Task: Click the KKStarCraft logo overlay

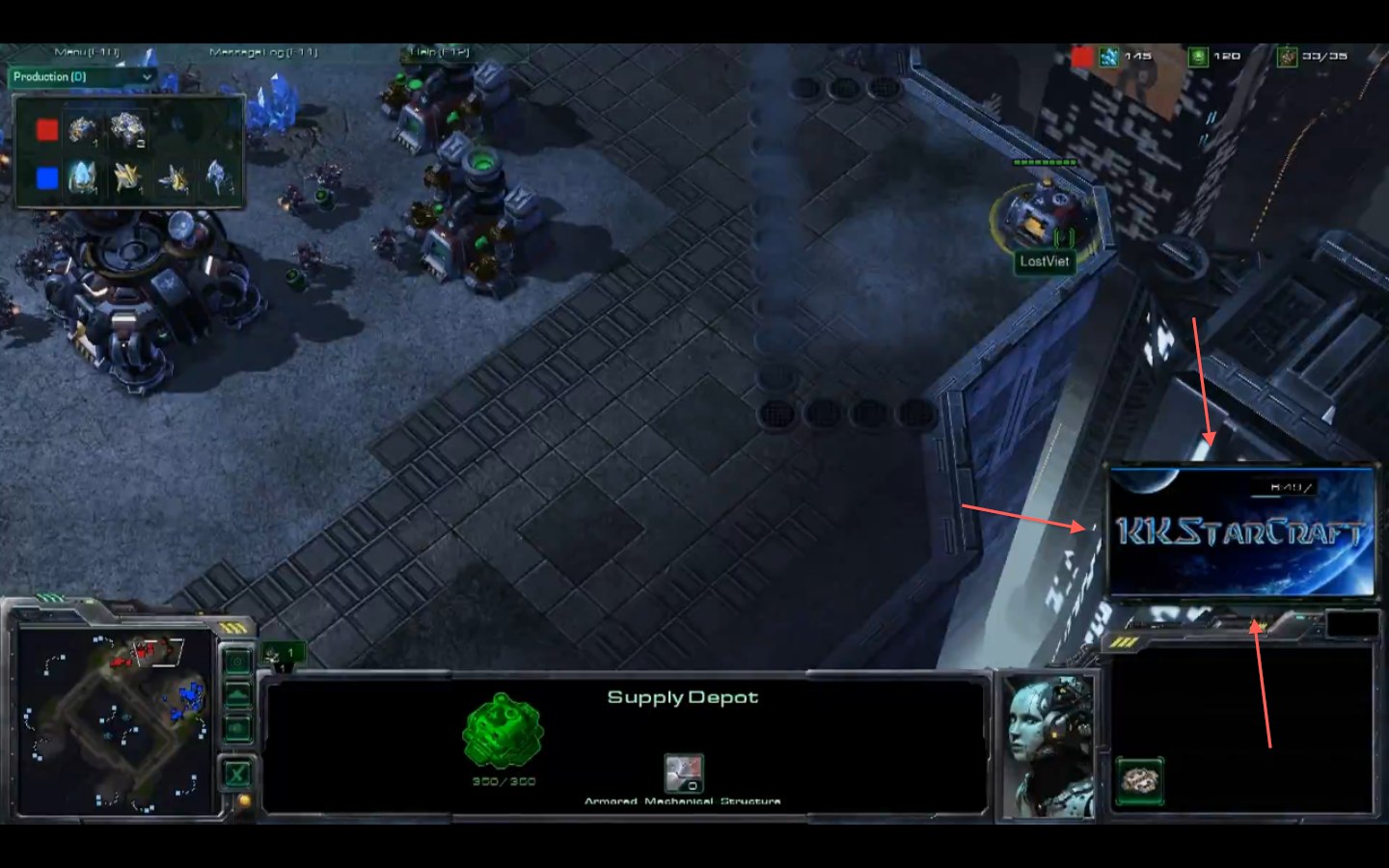Action: [1240, 531]
